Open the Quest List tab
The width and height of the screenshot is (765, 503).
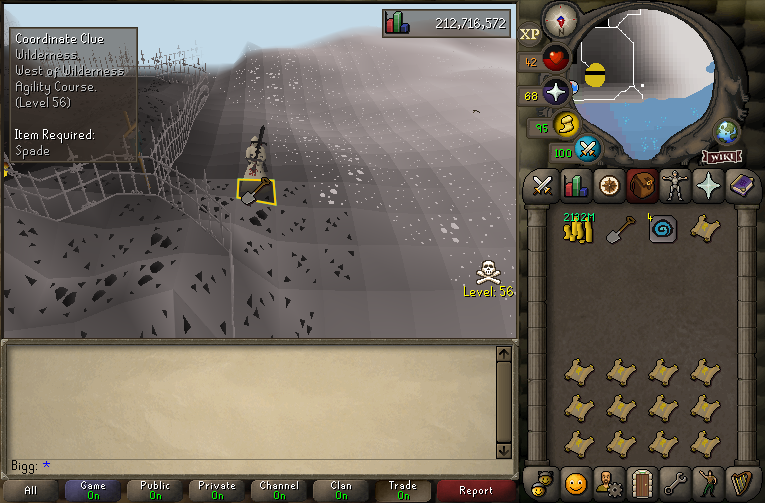click(x=608, y=186)
